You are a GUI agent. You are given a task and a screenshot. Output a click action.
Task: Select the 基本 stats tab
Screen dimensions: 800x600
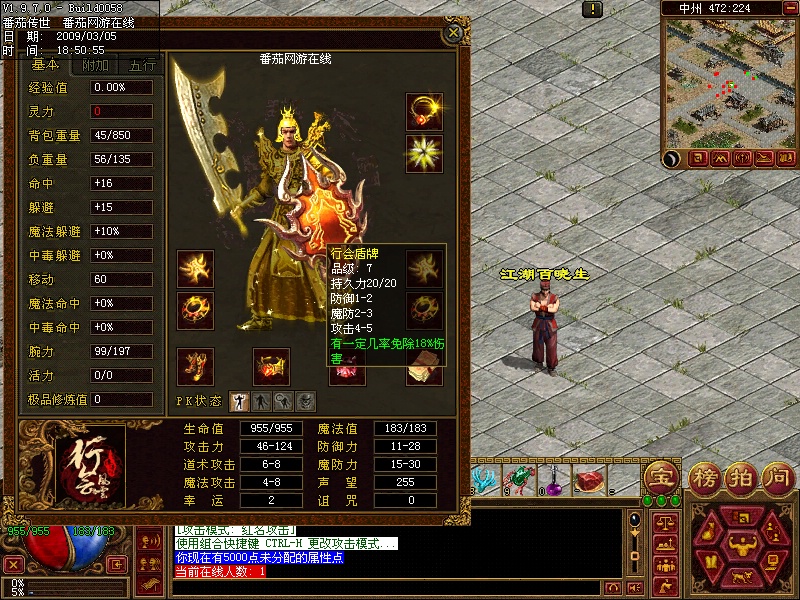point(46,66)
